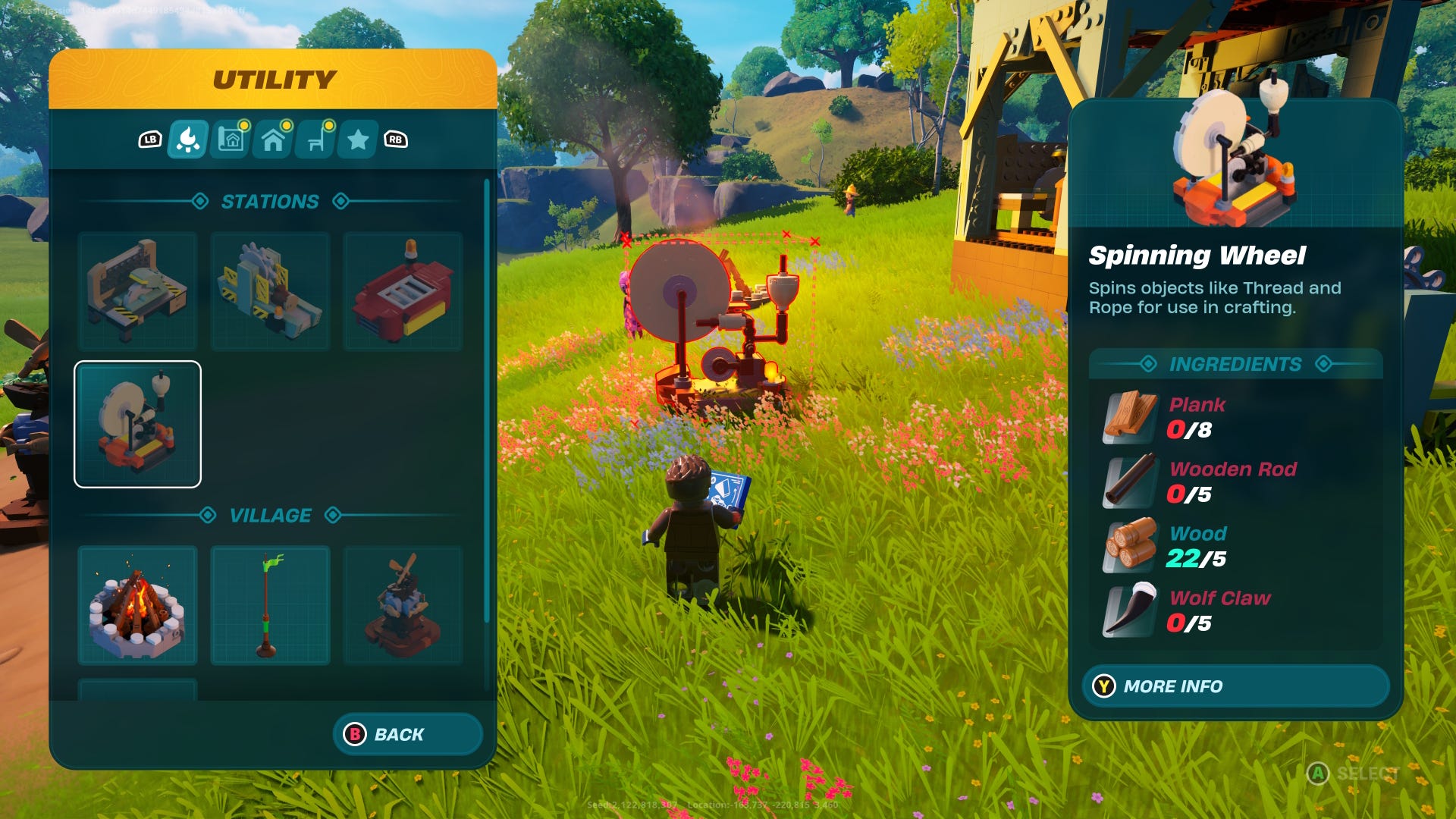This screenshot has height=819, width=1456.
Task: Open the furniture chair category icon
Action: click(x=317, y=139)
